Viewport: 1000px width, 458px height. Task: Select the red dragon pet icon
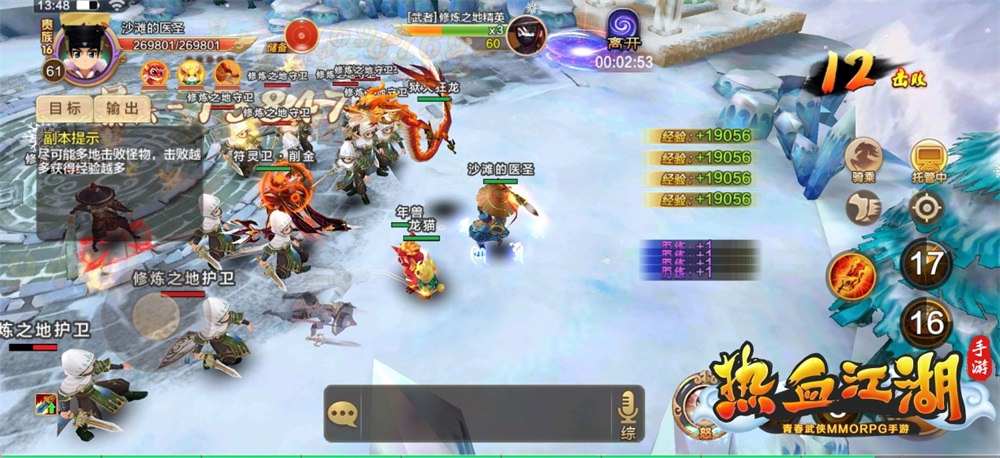click(x=155, y=72)
